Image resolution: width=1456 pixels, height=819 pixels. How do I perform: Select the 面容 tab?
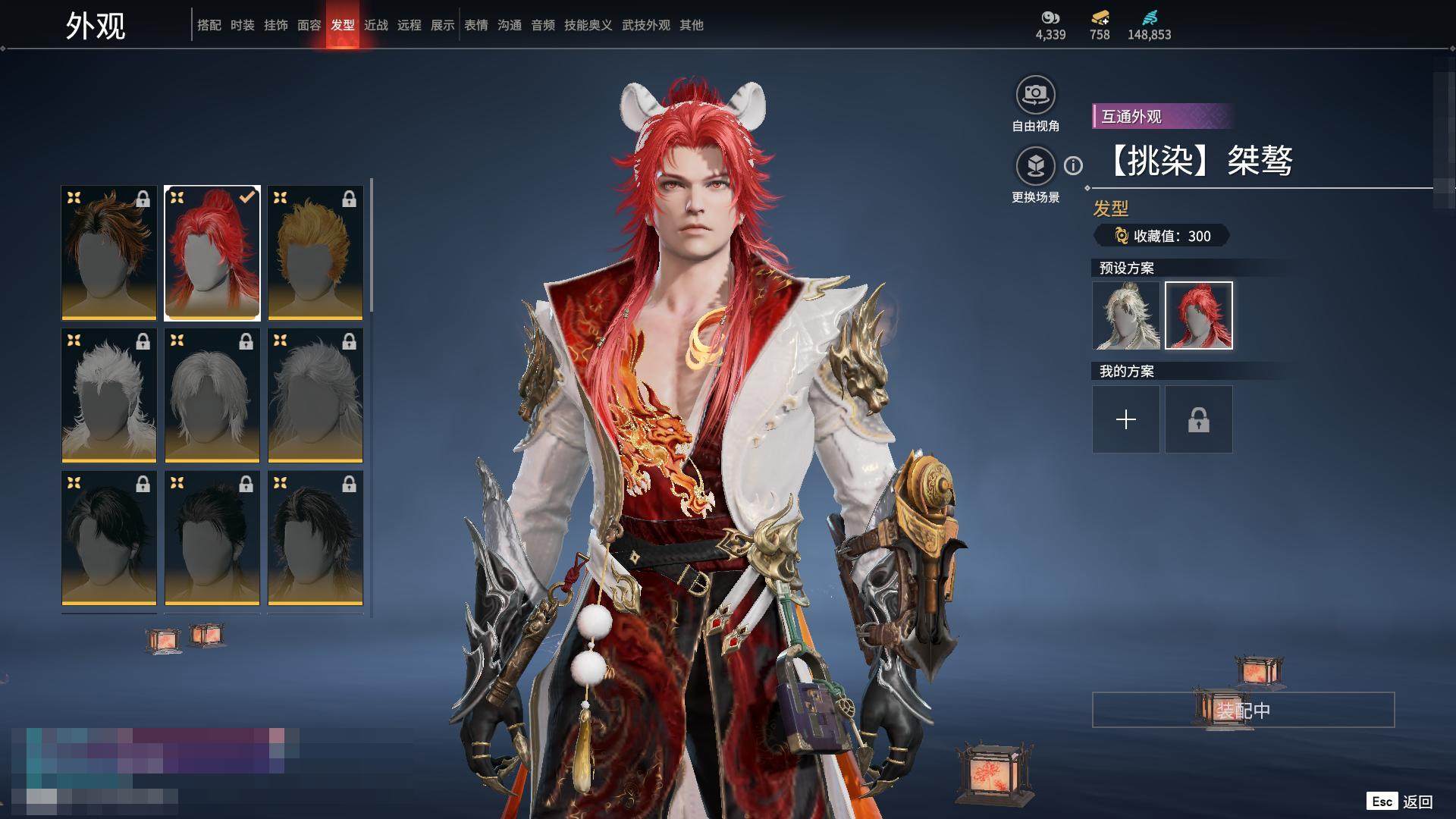309,25
